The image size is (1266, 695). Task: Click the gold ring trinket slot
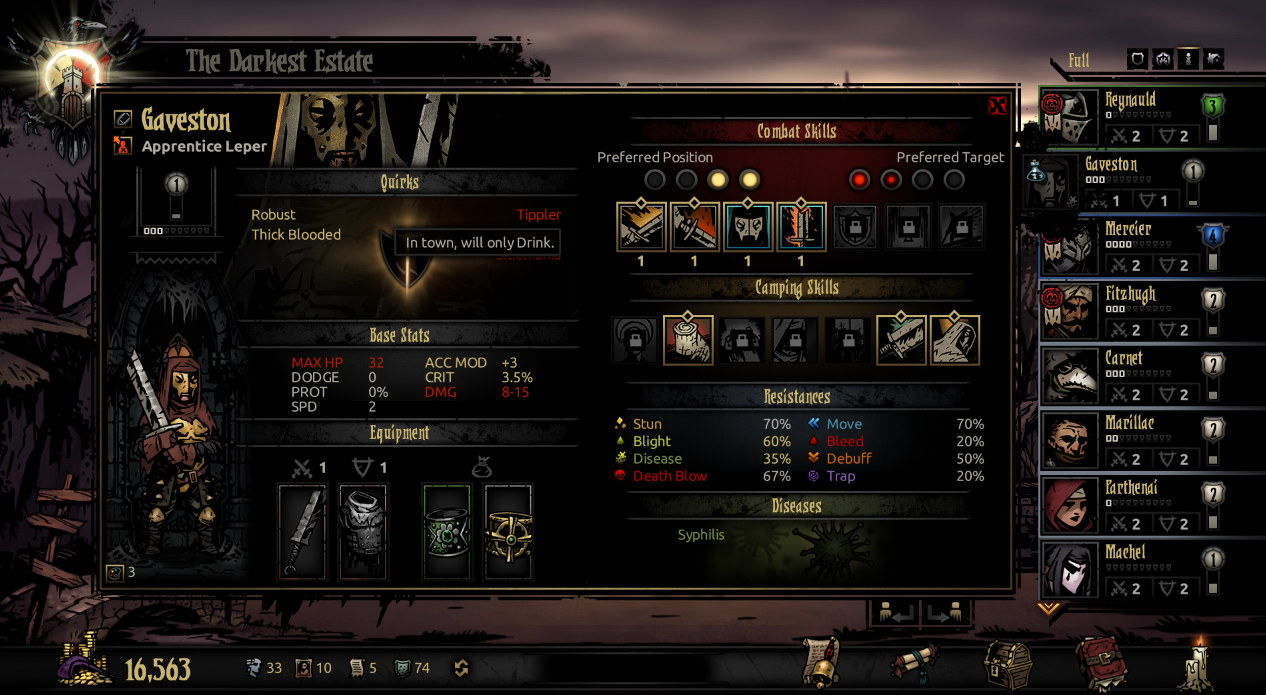point(509,531)
